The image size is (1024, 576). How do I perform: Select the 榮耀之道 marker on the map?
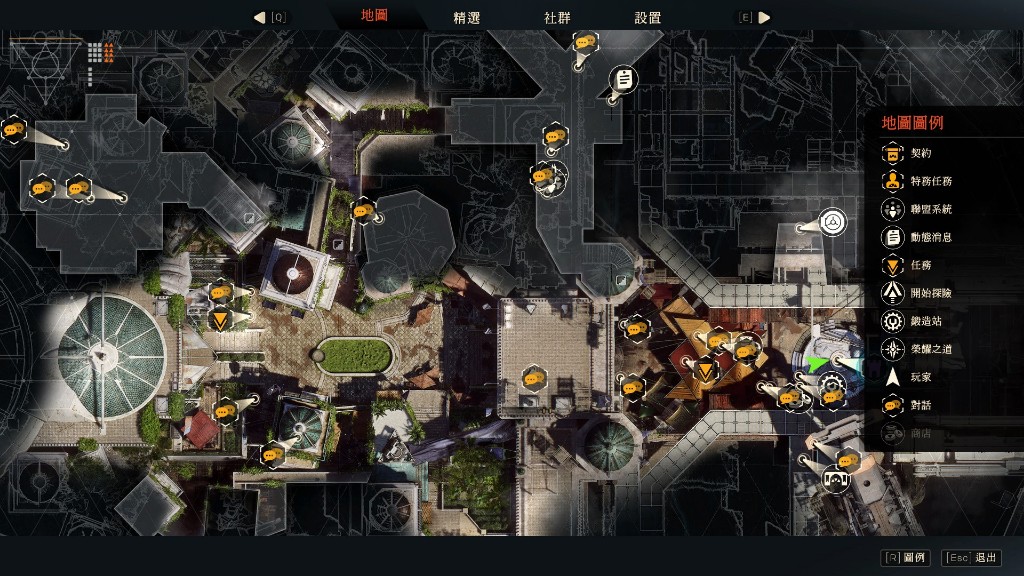click(832, 222)
